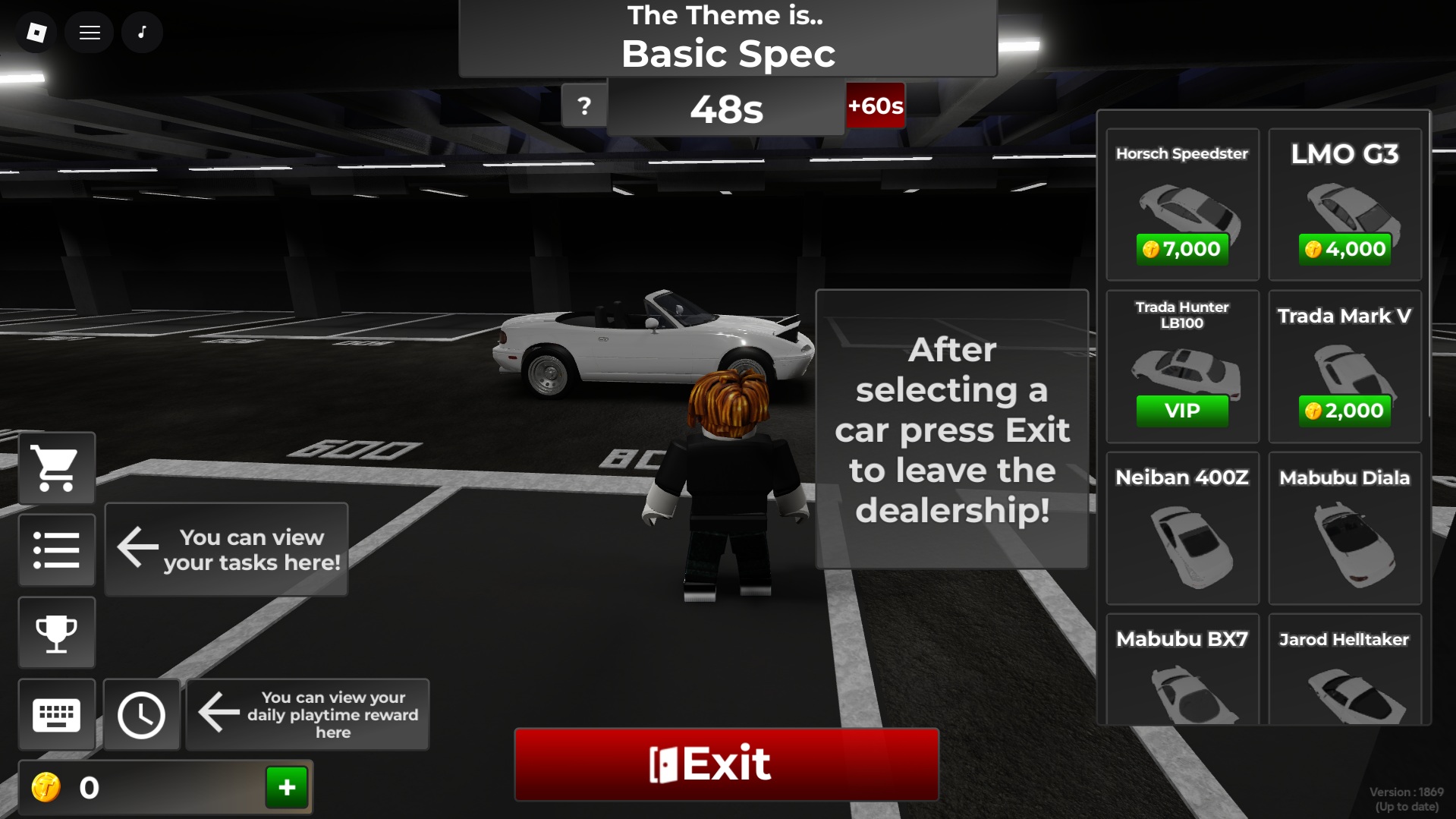
Task: Open the Roblox hamburger menu
Action: [x=89, y=32]
